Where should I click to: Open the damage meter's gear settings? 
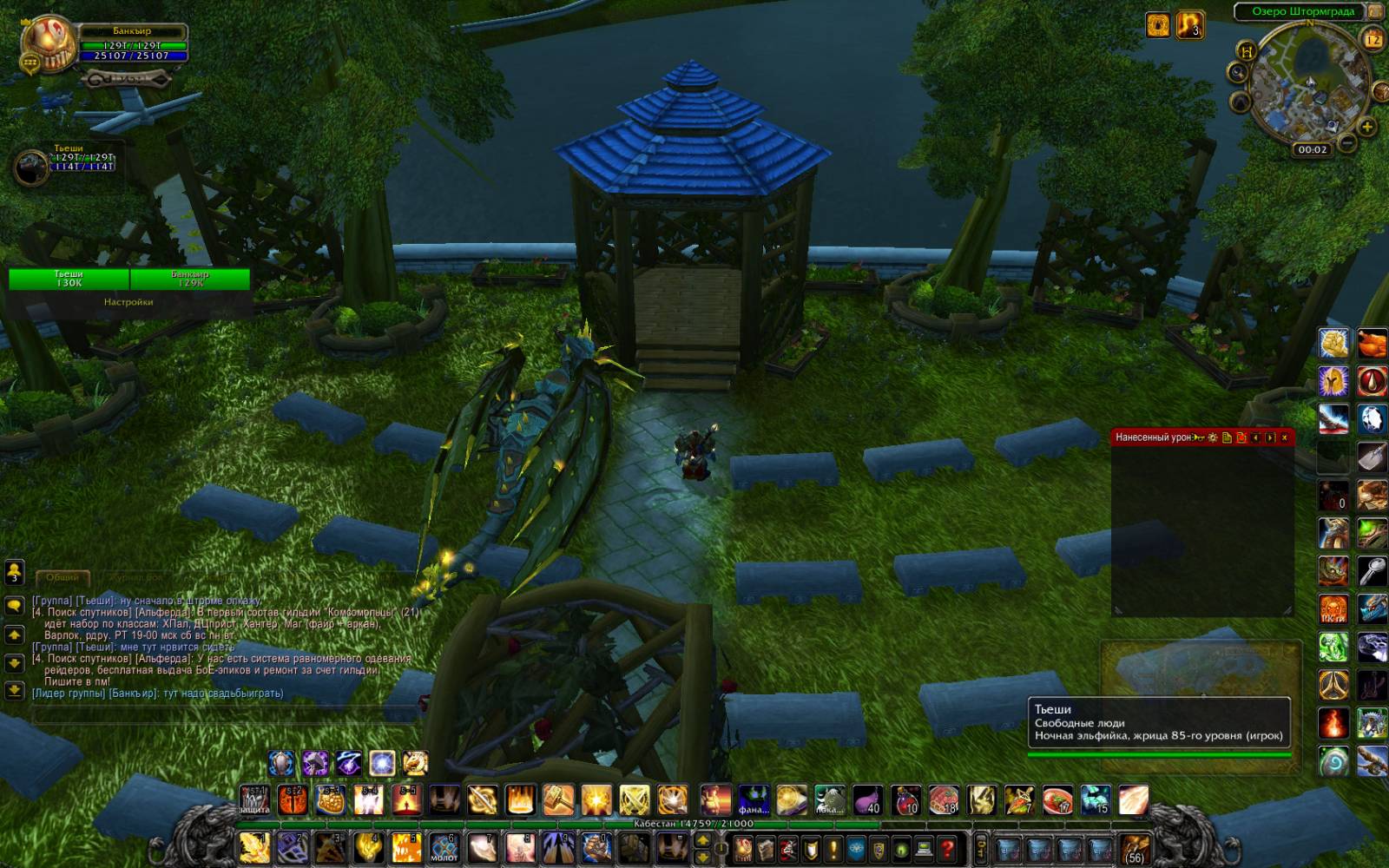coord(1213,437)
